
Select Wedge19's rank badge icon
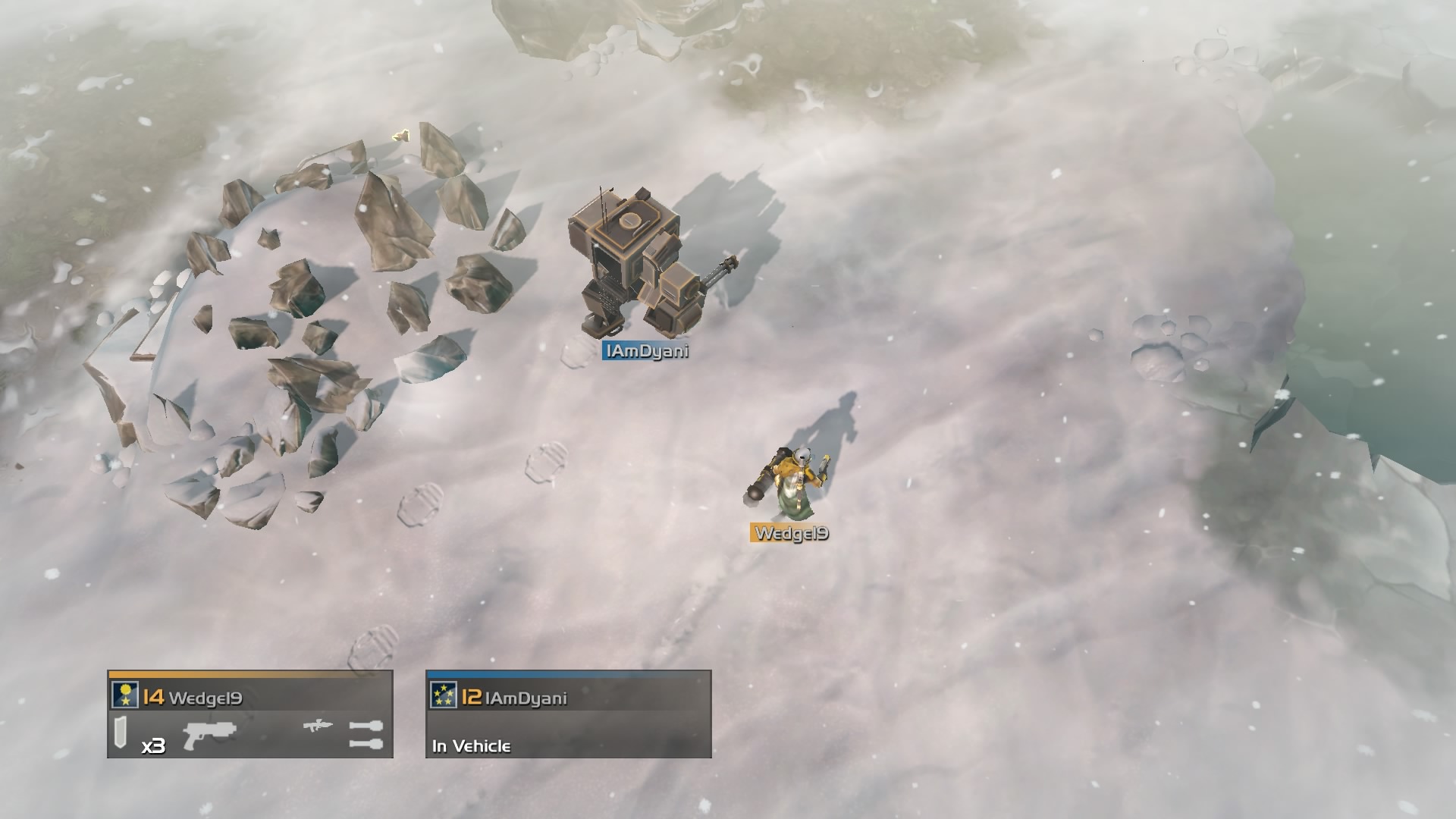[125, 695]
